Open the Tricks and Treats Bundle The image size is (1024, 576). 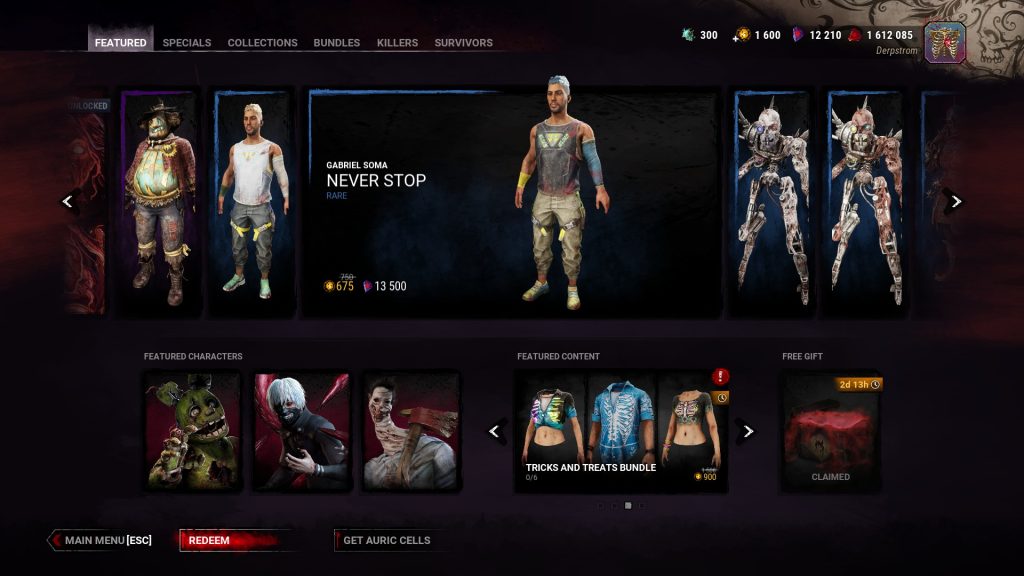click(622, 432)
